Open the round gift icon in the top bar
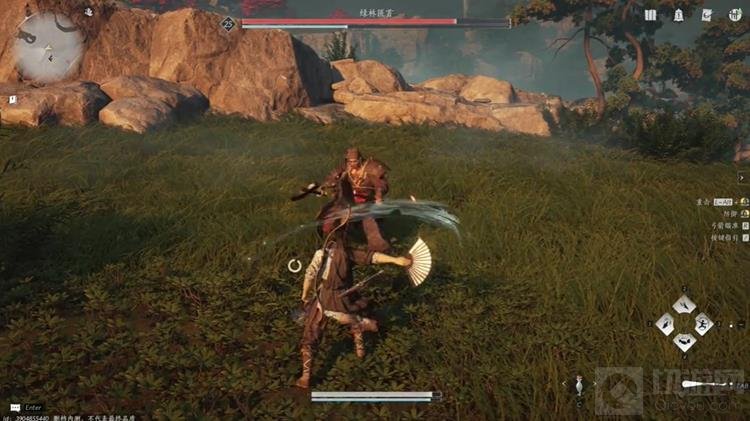 (x=735, y=15)
